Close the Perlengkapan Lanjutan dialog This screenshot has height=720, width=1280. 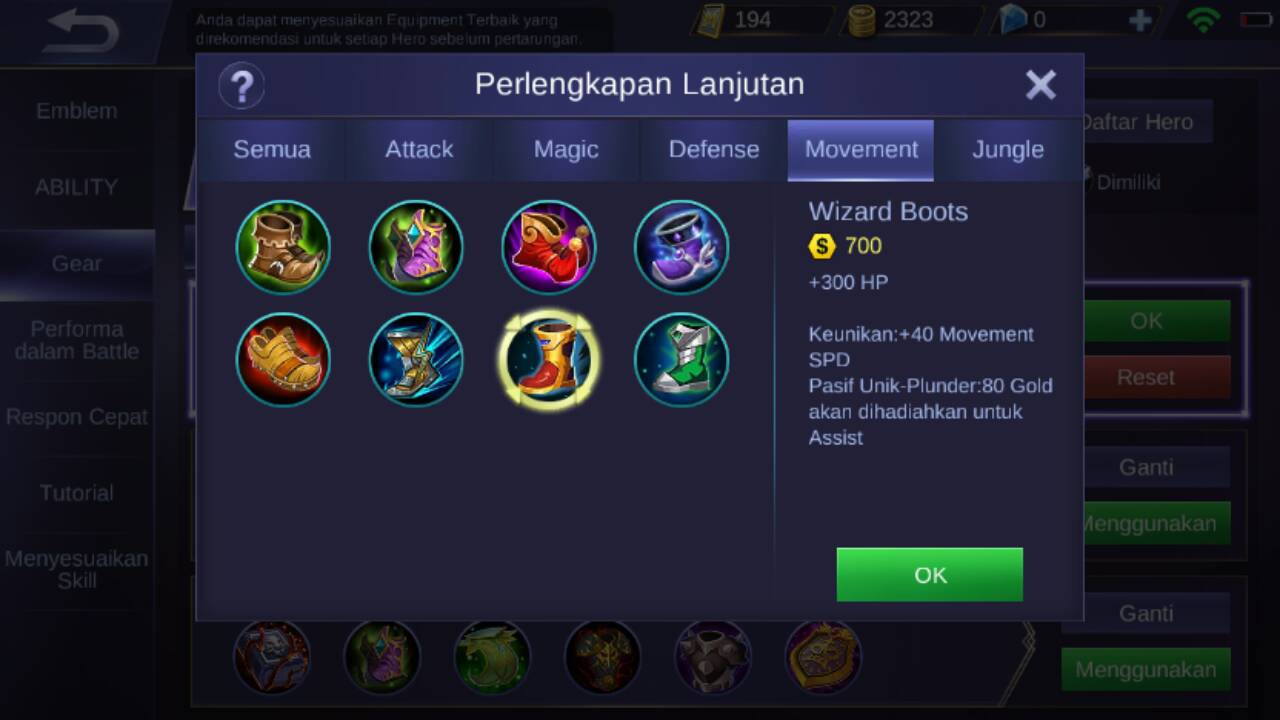tap(1040, 86)
